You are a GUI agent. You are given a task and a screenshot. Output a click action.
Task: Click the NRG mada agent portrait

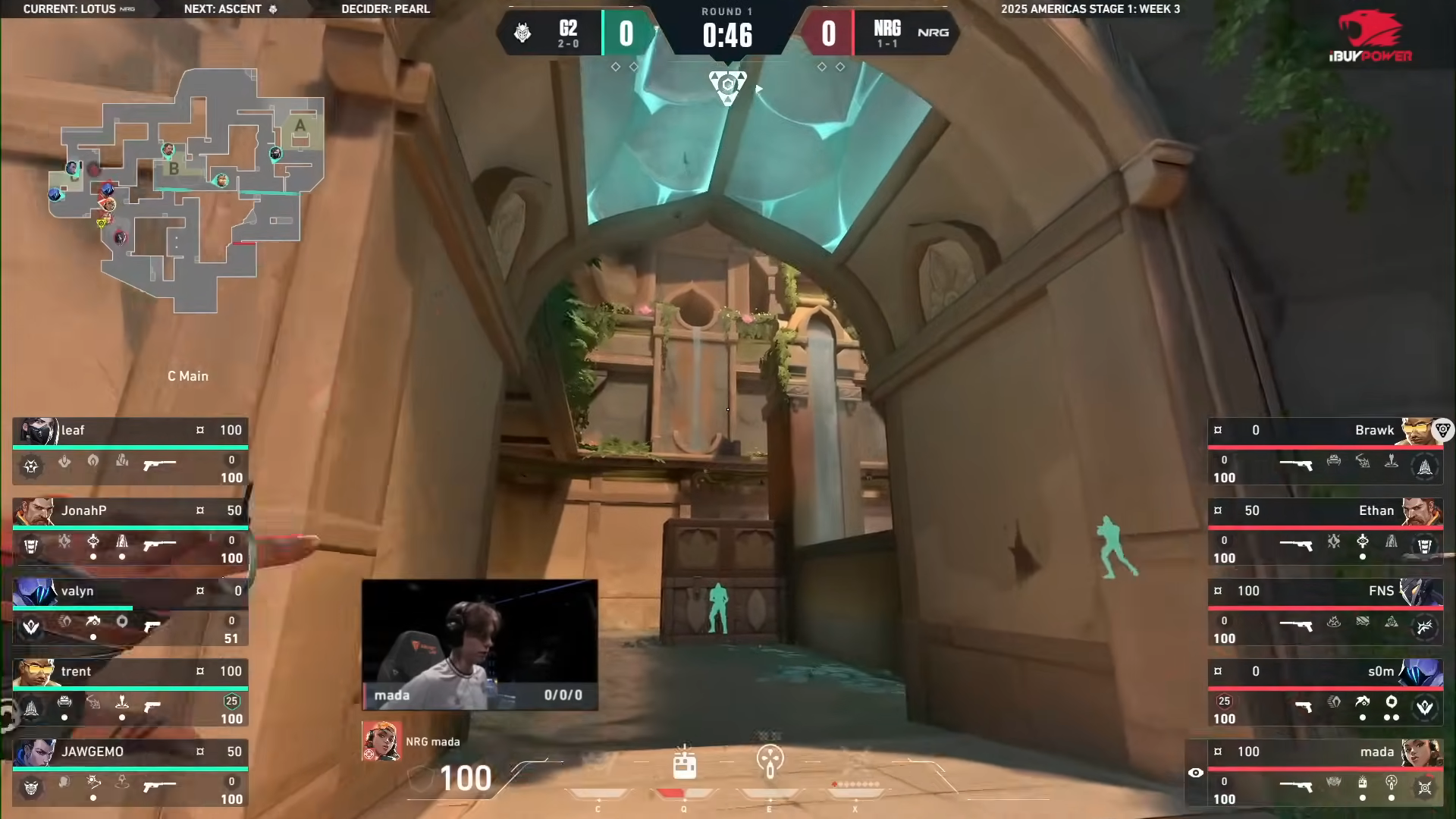[381, 741]
